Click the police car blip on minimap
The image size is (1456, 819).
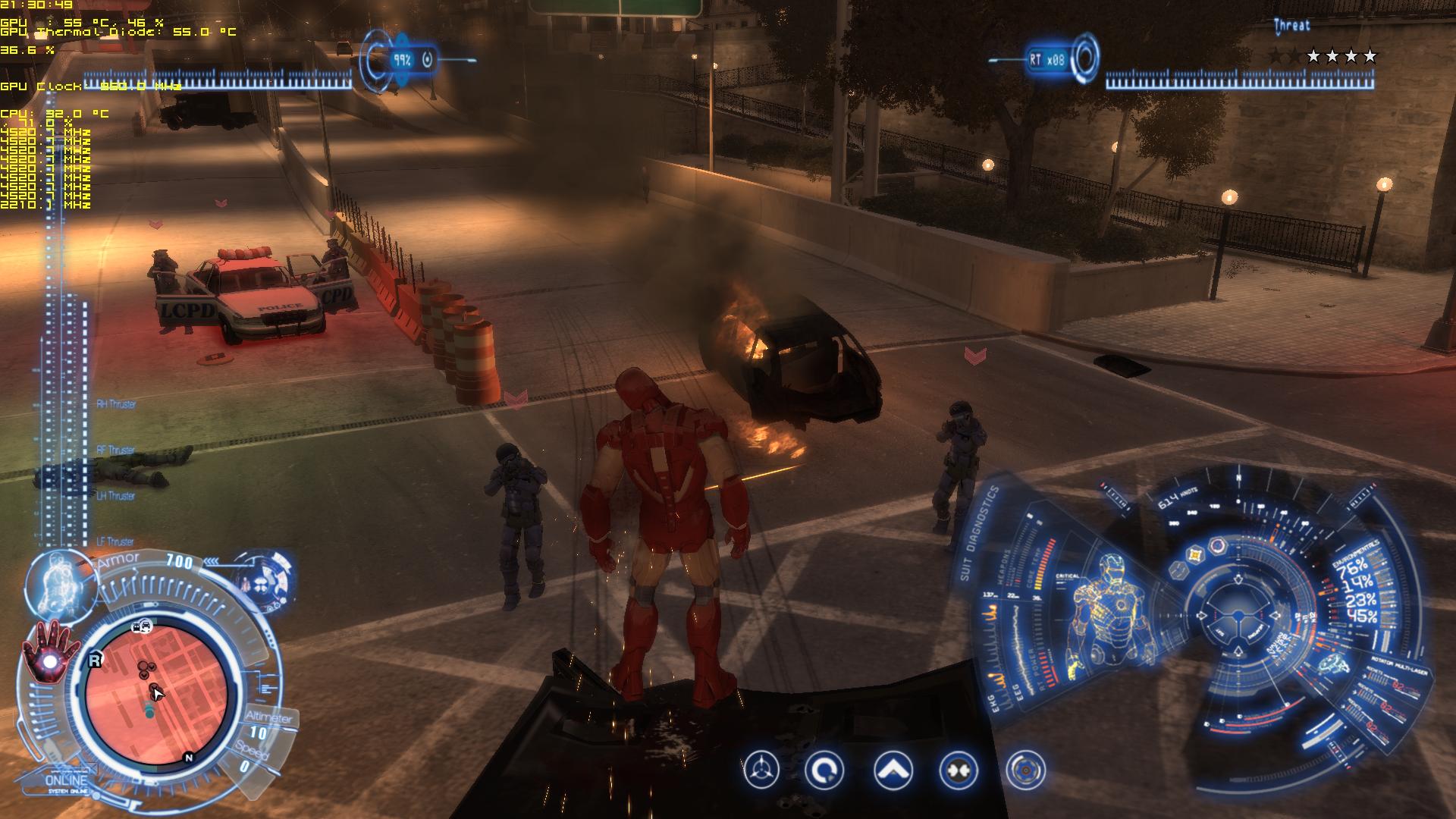[142, 626]
